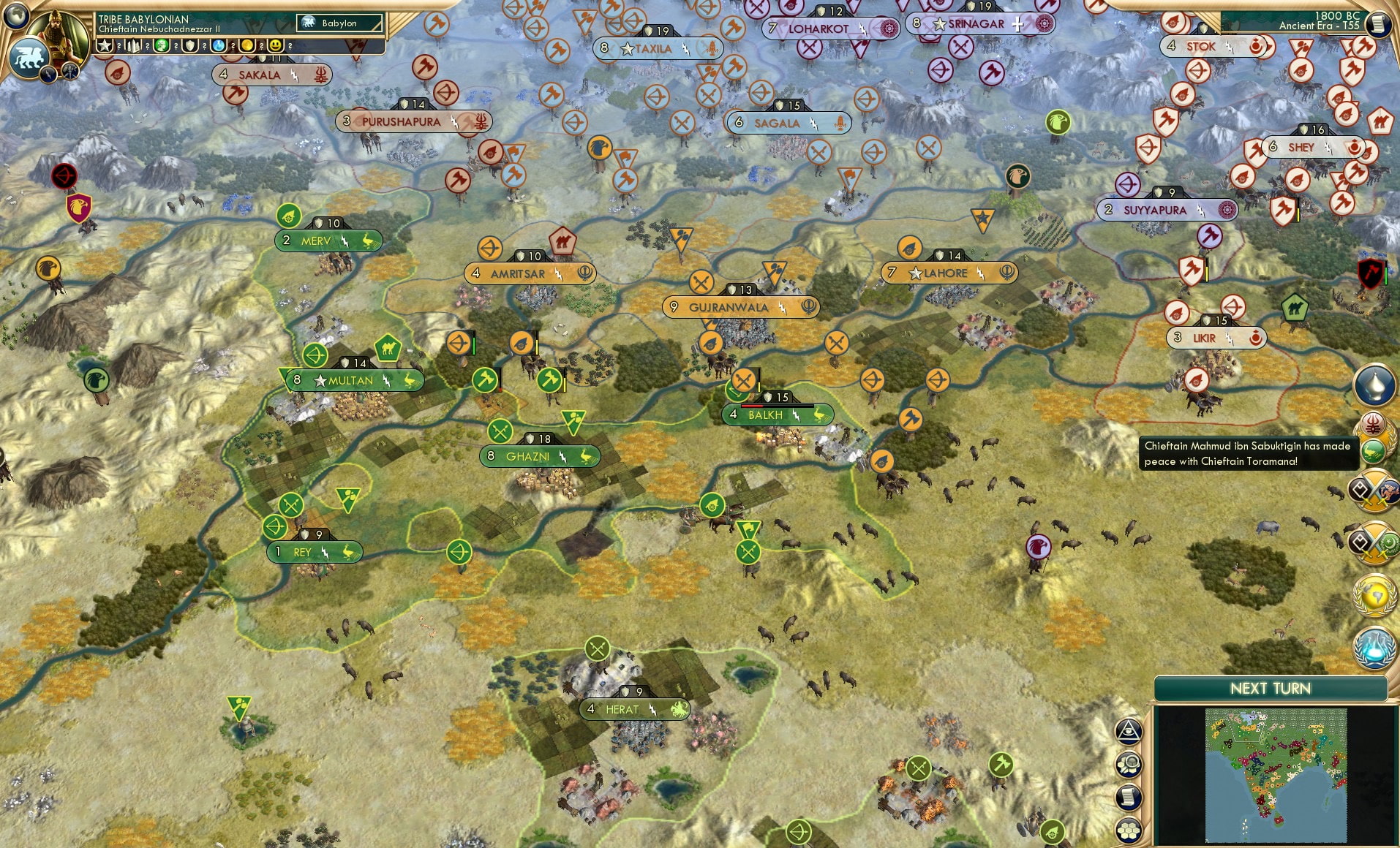
Task: Open the magnifying-glass map options icon
Action: pyautogui.click(x=1128, y=763)
